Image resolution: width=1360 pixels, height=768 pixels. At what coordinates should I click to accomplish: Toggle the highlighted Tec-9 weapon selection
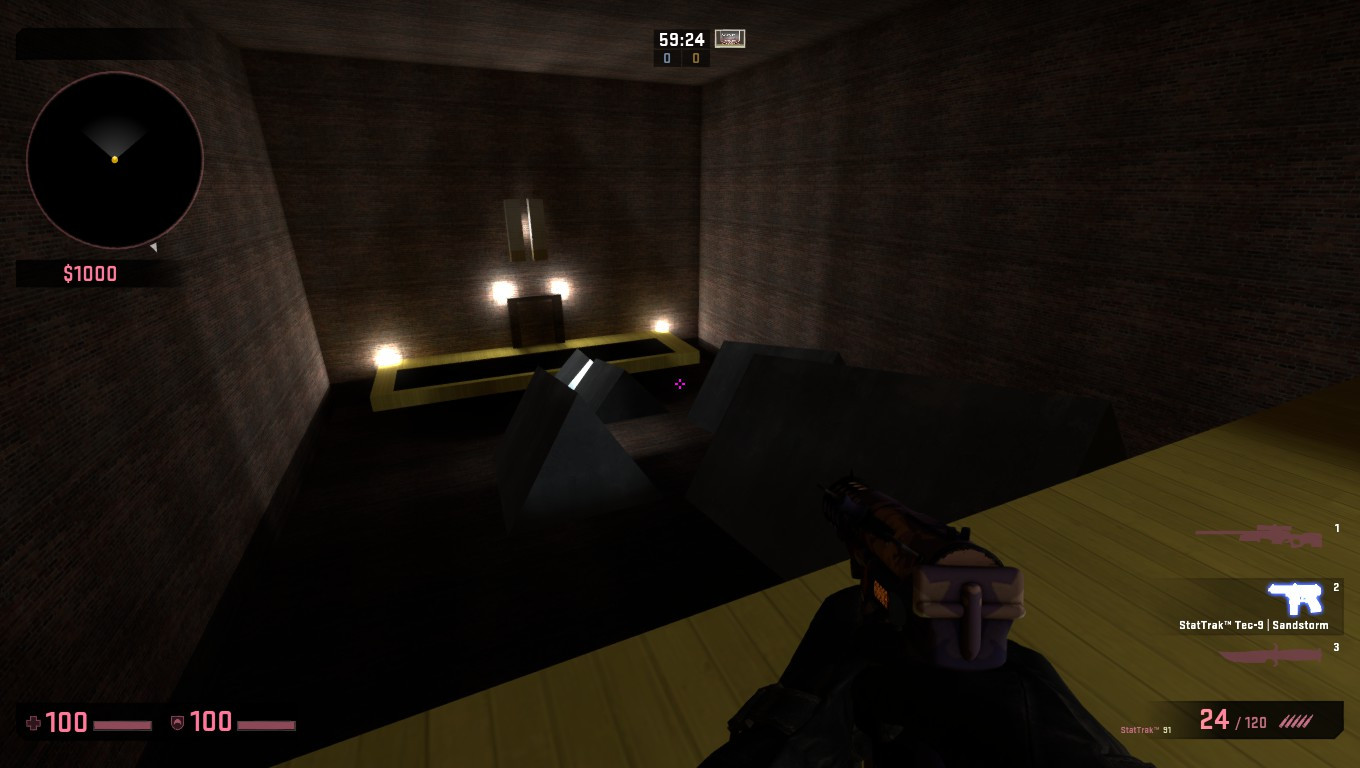click(x=1297, y=600)
